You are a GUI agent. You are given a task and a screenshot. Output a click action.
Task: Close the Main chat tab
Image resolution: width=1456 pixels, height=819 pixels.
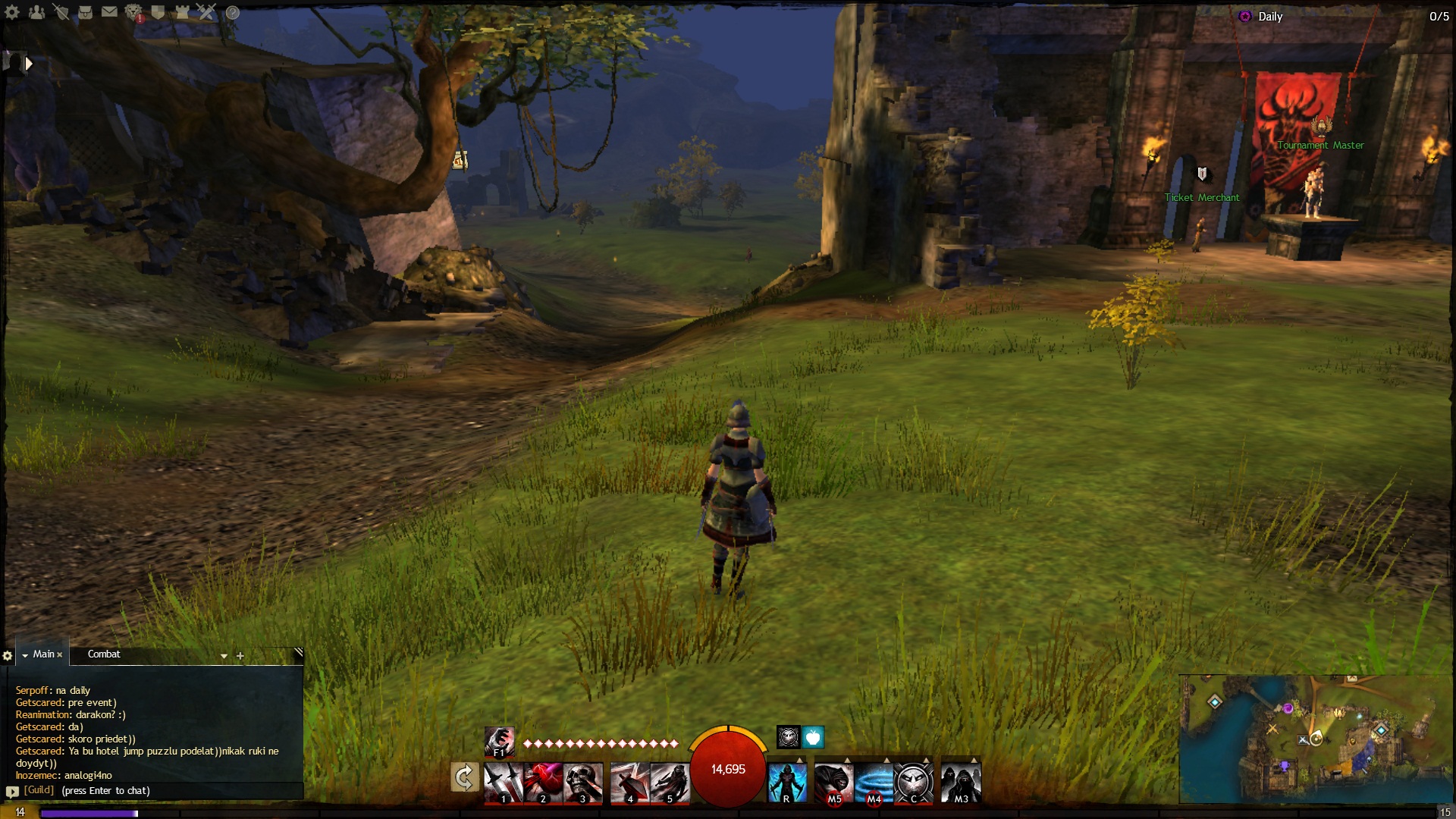click(x=60, y=655)
